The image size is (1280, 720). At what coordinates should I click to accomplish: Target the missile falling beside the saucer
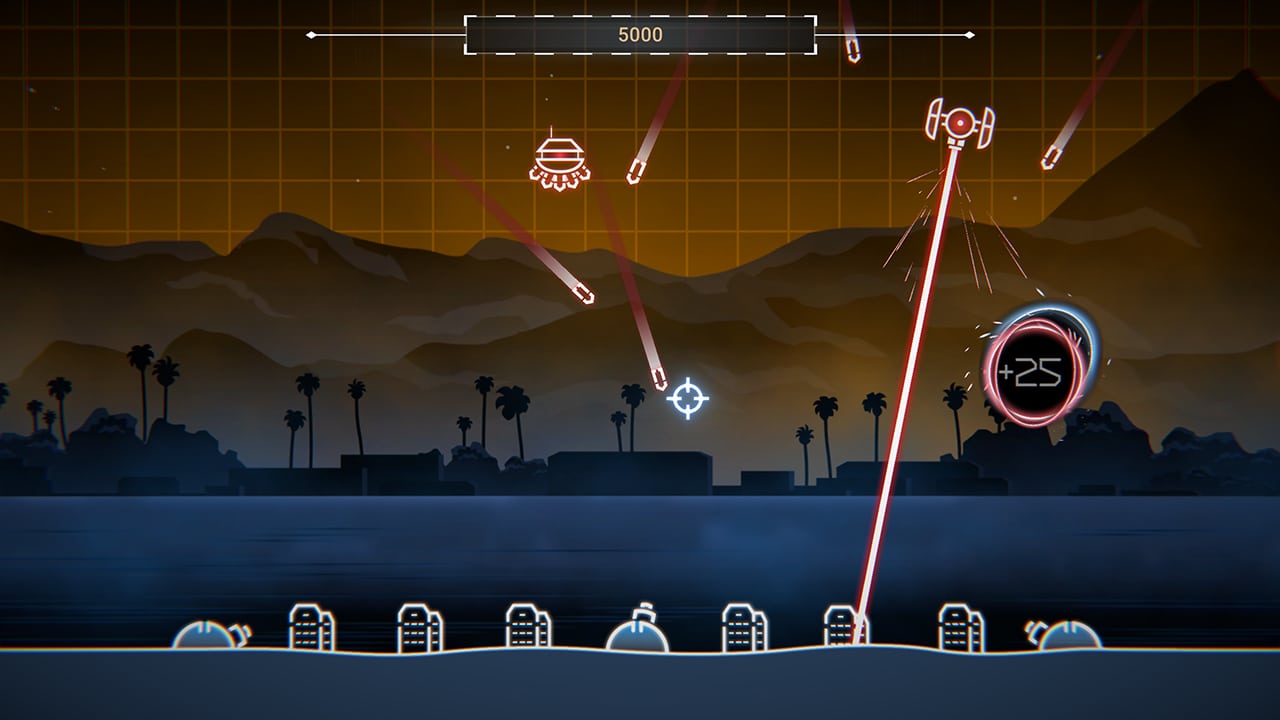click(x=635, y=172)
